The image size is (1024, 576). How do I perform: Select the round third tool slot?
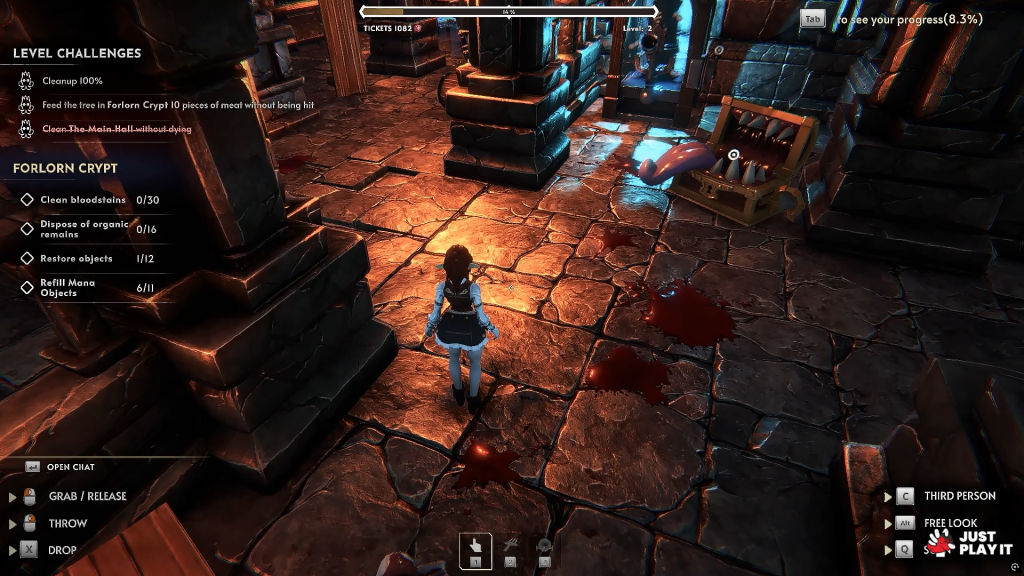[x=544, y=549]
